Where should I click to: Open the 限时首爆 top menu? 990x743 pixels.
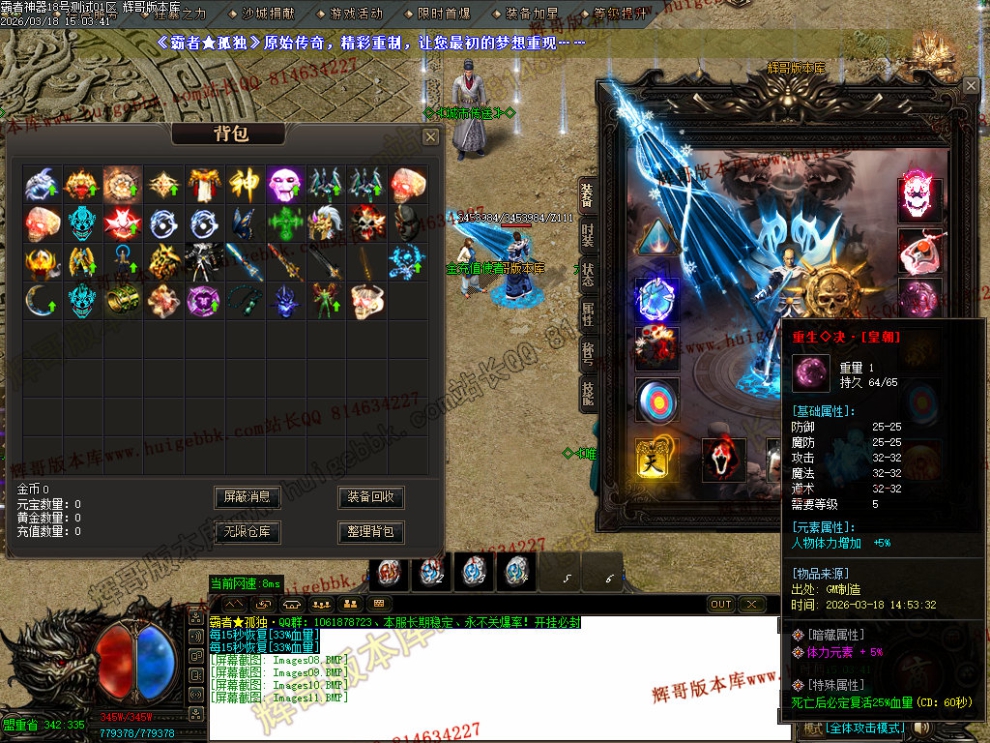[445, 14]
